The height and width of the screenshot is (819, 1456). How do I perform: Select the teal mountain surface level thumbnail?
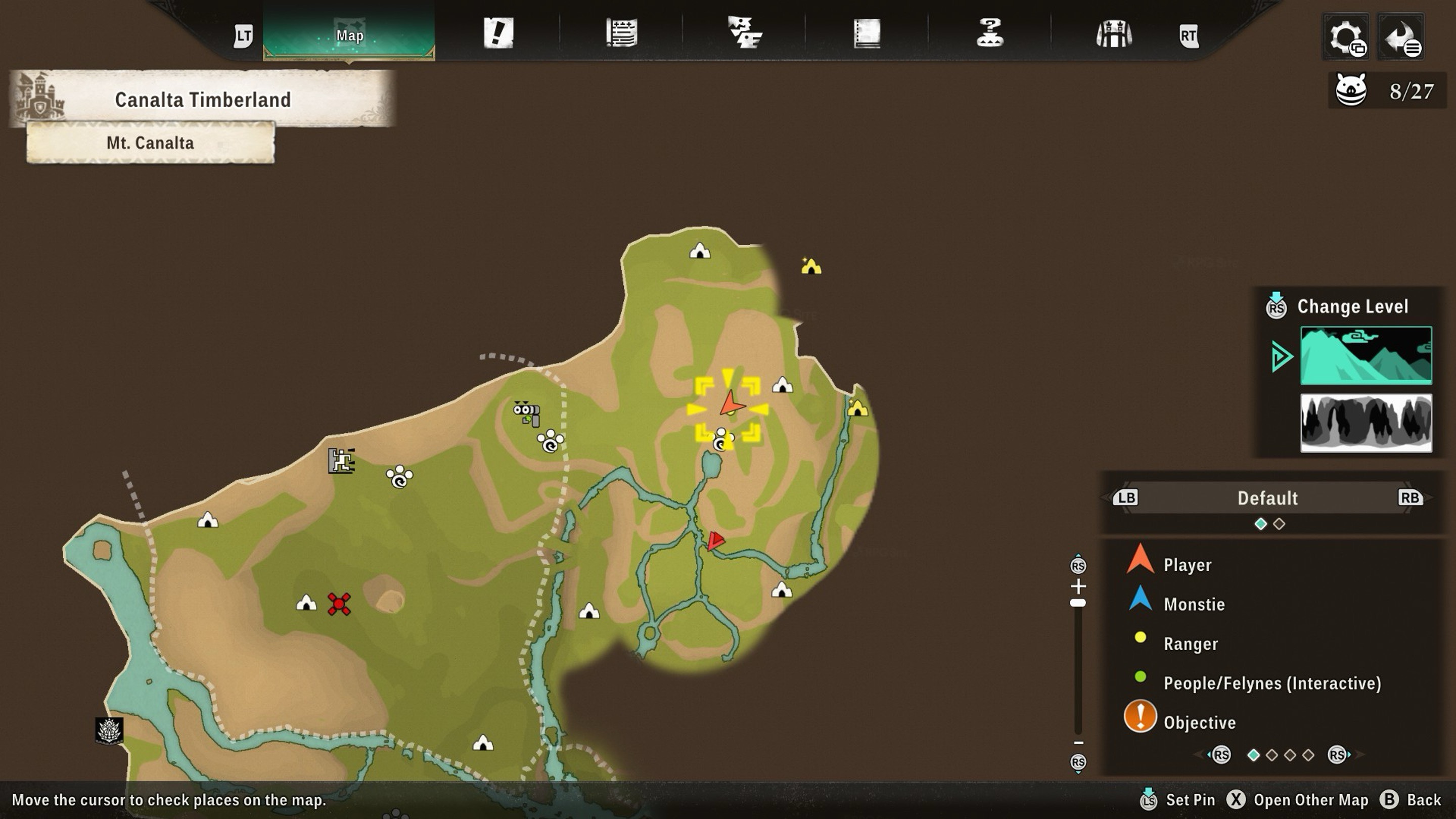coord(1366,355)
